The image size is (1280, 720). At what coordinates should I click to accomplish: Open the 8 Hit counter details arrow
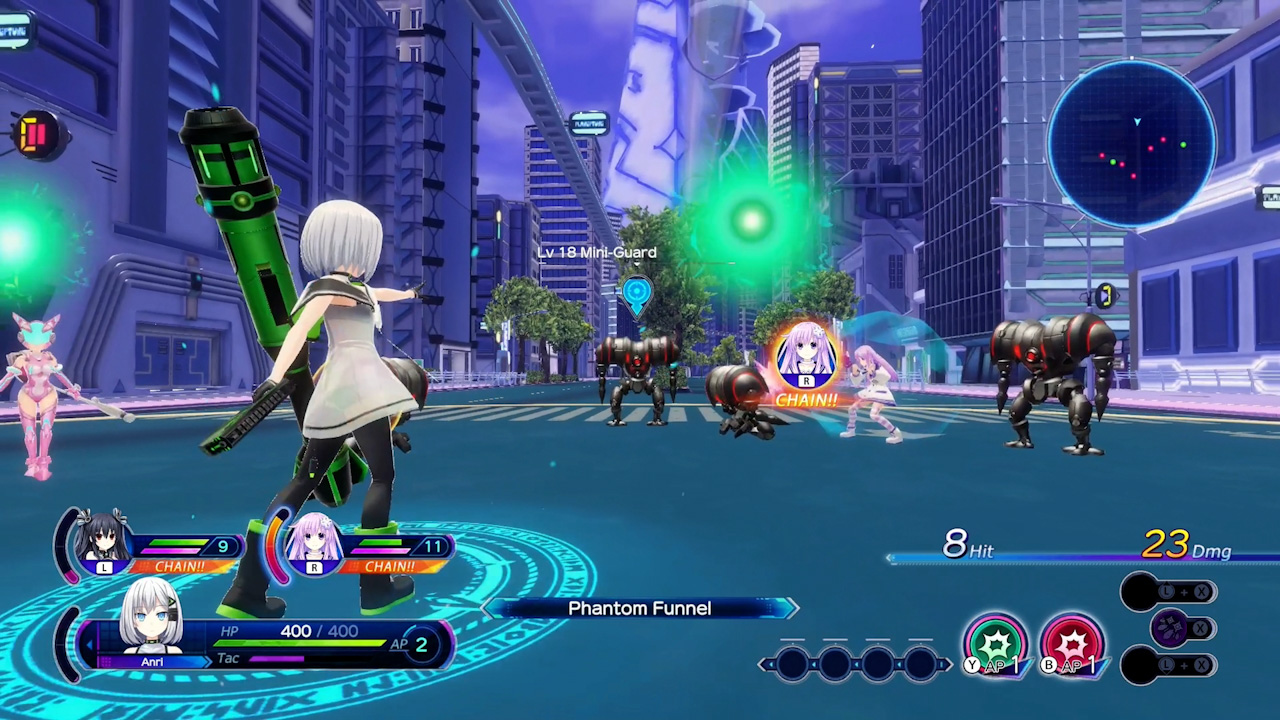pos(890,556)
